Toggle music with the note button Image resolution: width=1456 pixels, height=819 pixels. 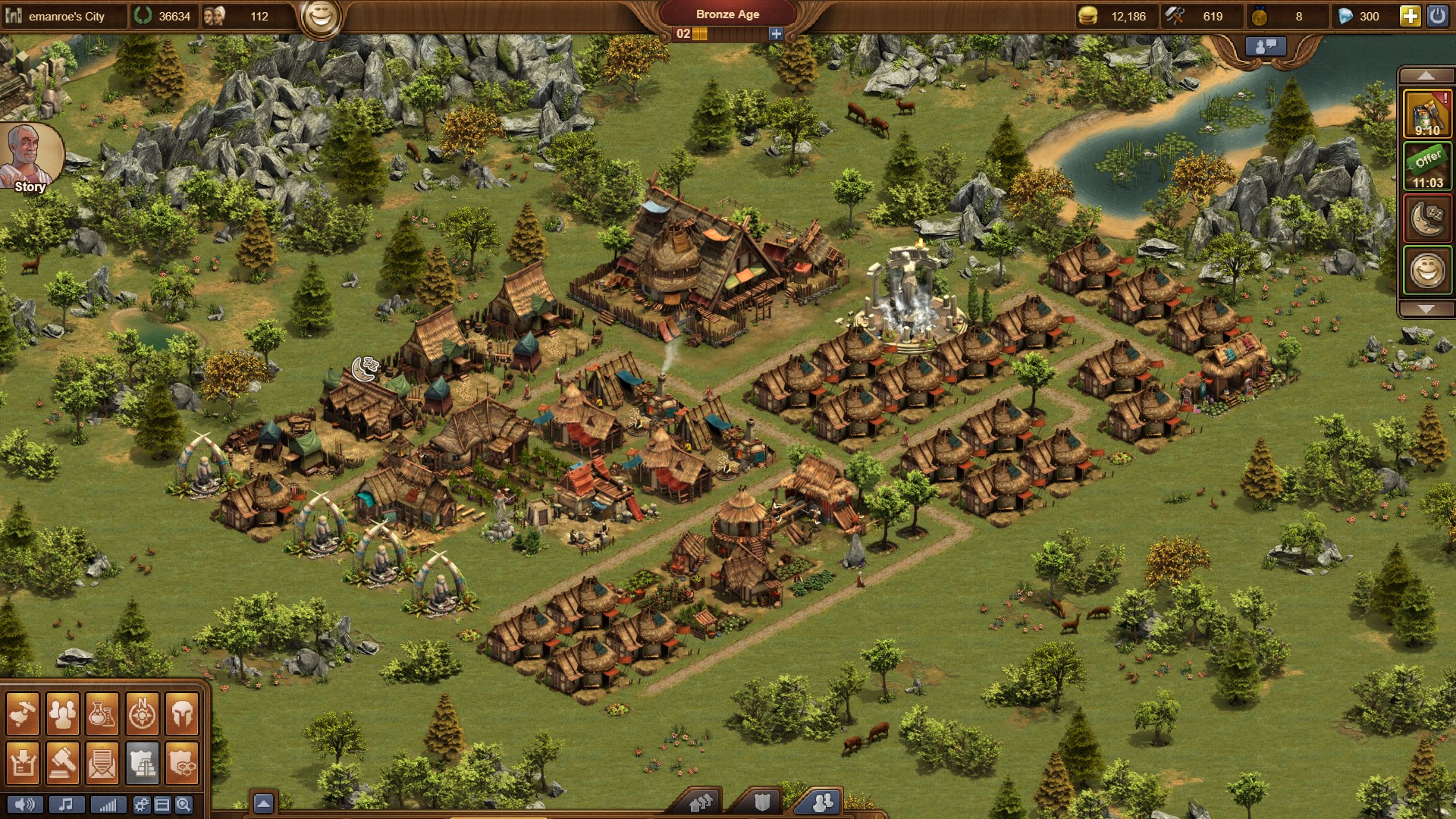[66, 805]
